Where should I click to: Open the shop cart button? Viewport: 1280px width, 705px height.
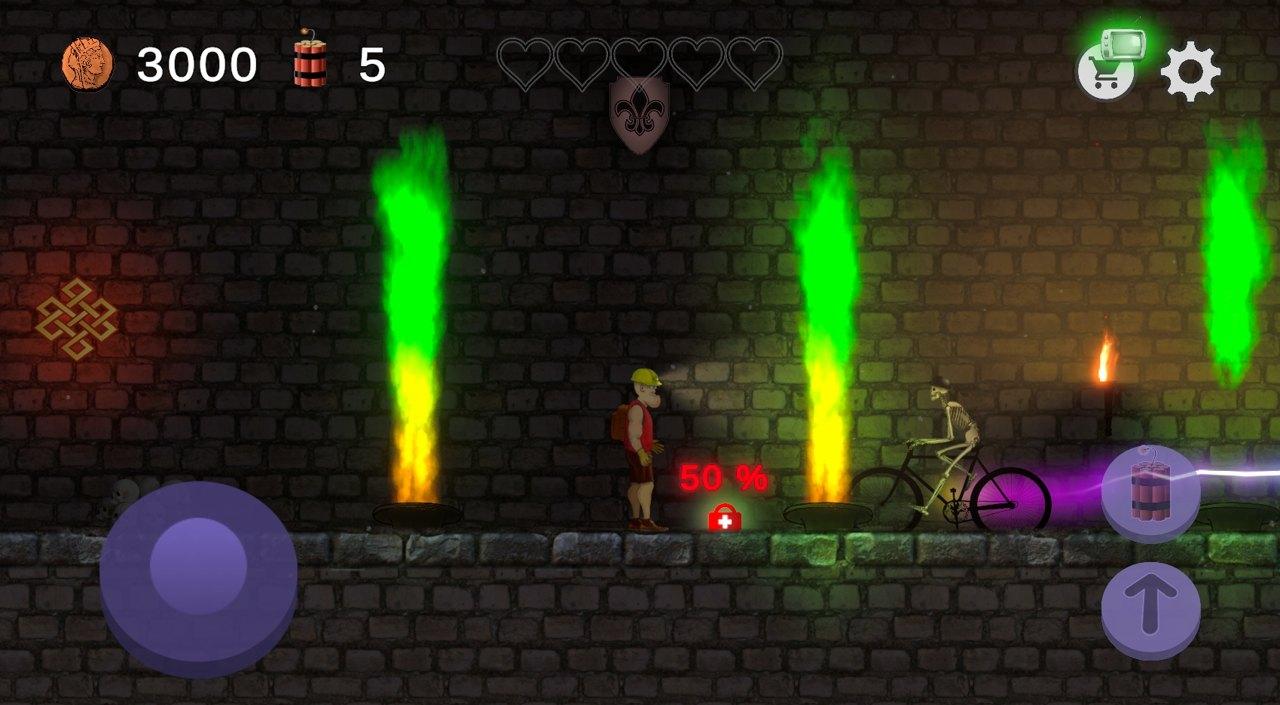(x=1105, y=72)
